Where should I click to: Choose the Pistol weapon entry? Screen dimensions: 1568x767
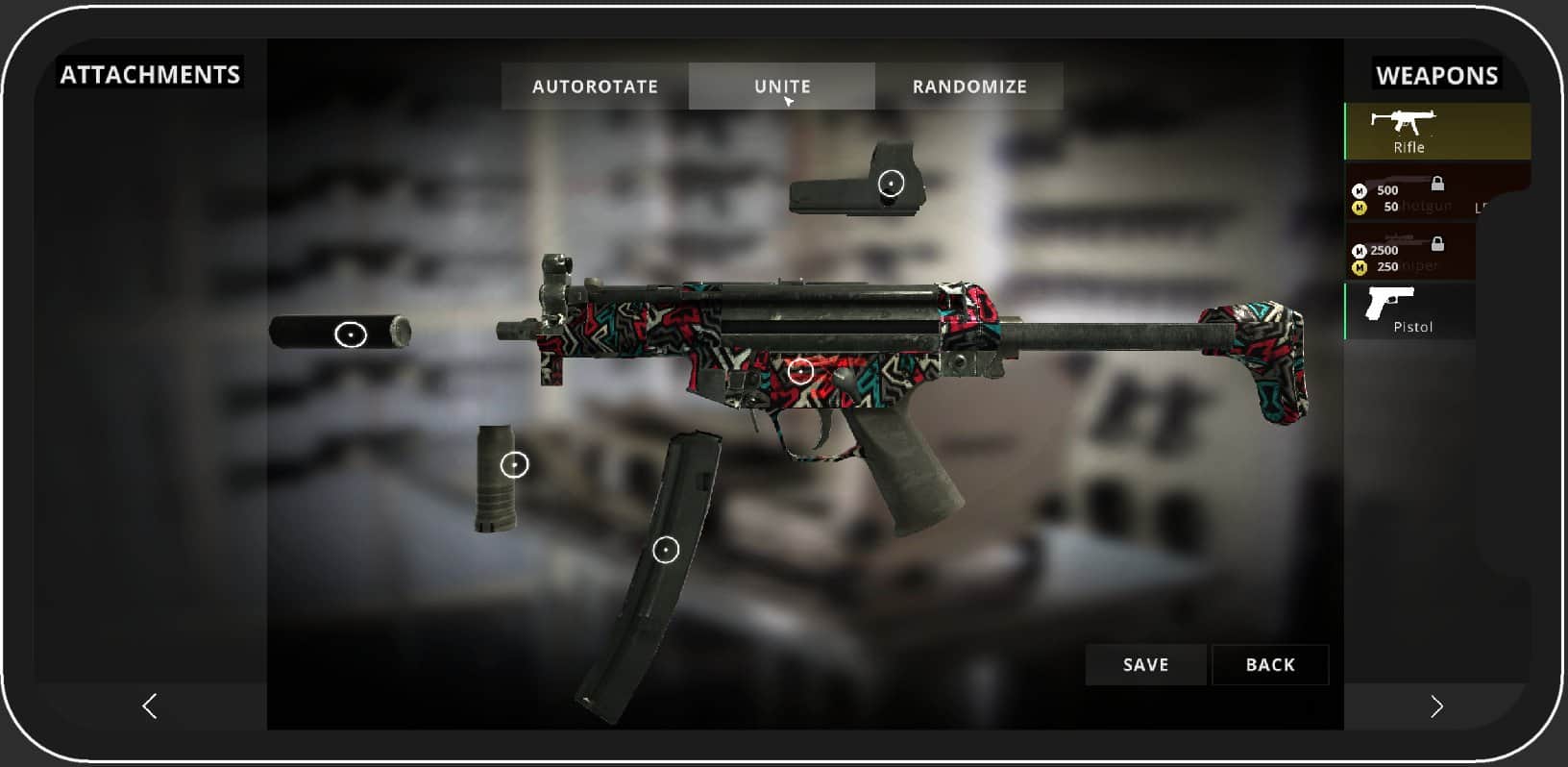(x=1409, y=310)
